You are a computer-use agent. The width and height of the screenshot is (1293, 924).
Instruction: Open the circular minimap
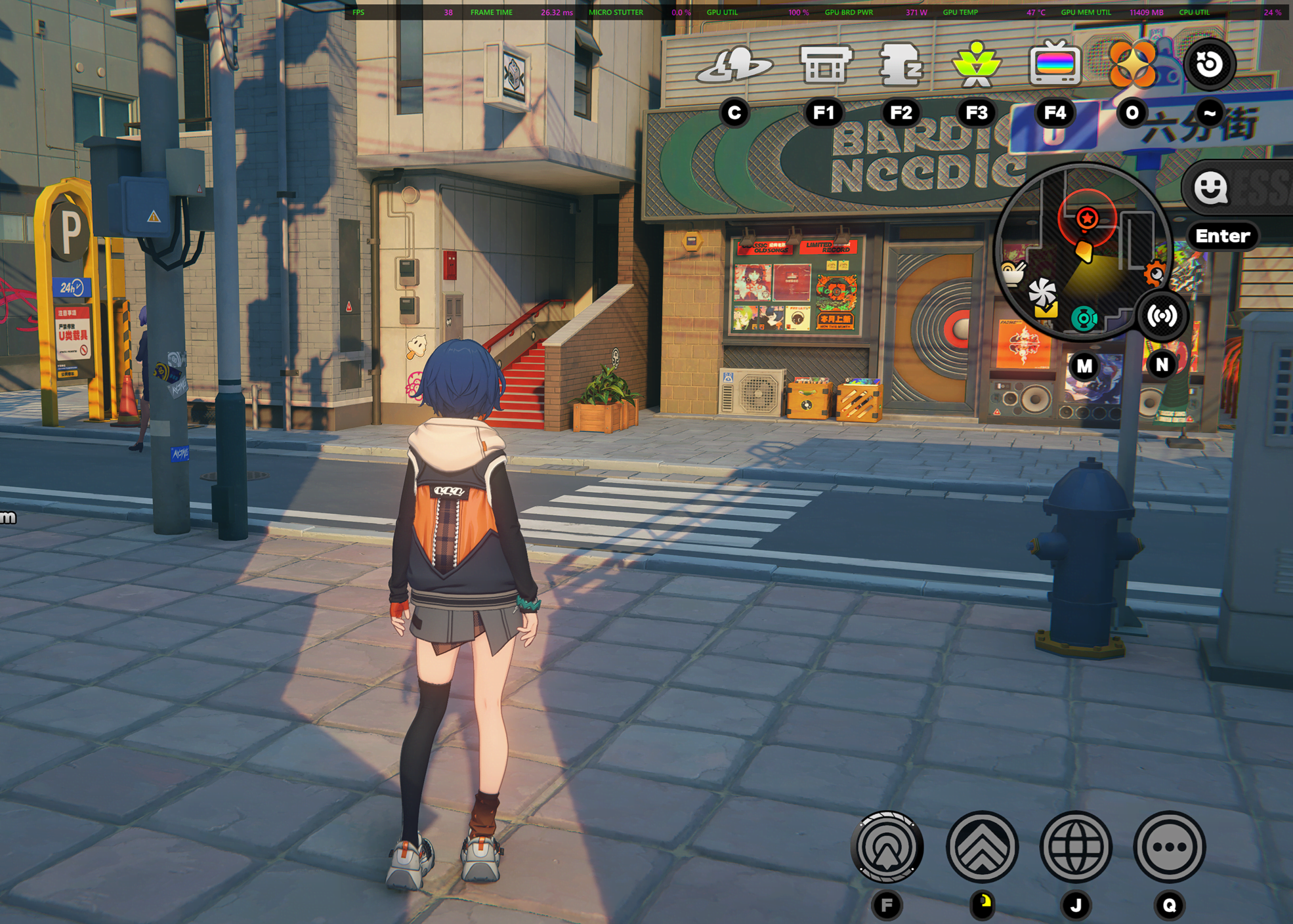pyautogui.click(x=1083, y=253)
